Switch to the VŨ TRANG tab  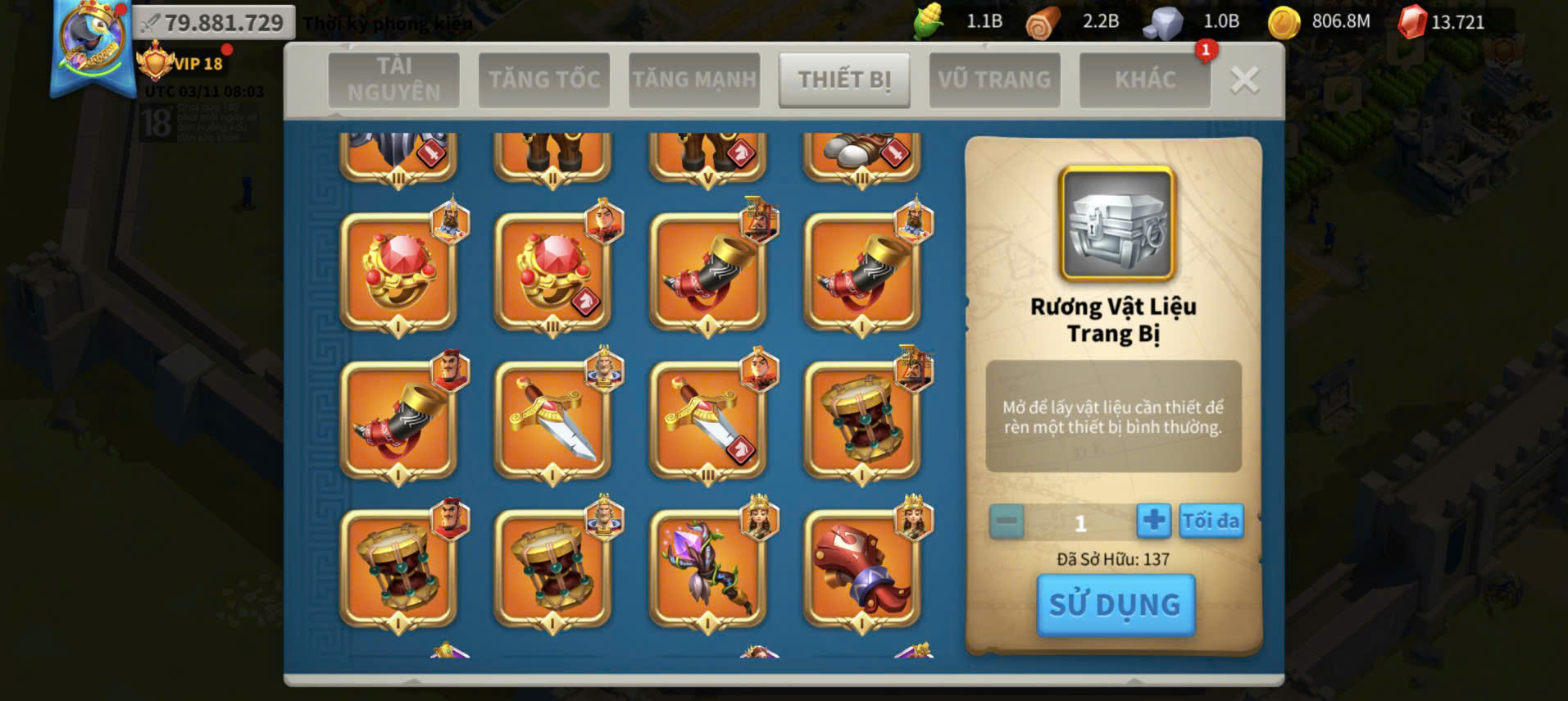[x=994, y=80]
